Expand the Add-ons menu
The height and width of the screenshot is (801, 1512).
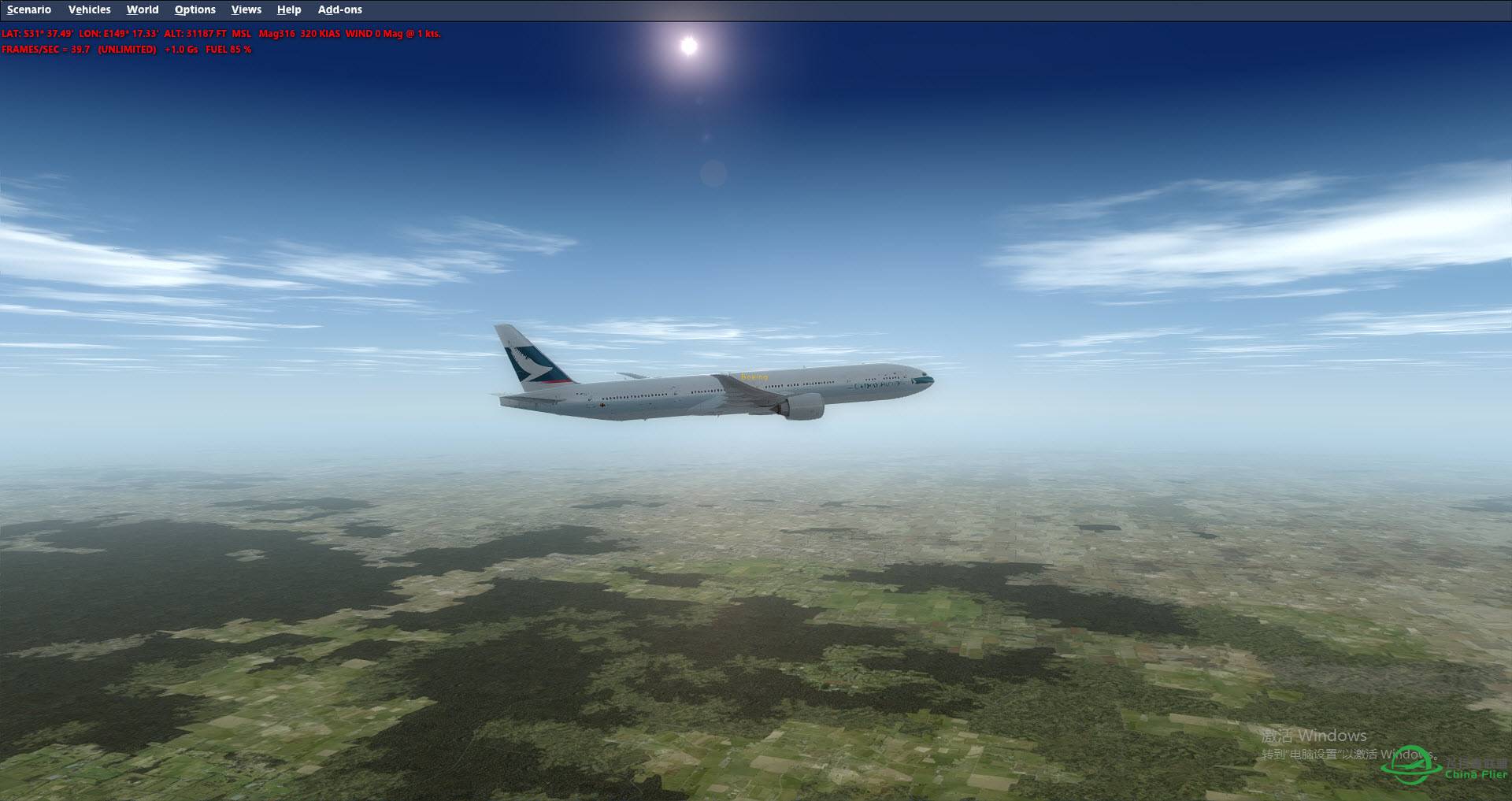coord(340,10)
